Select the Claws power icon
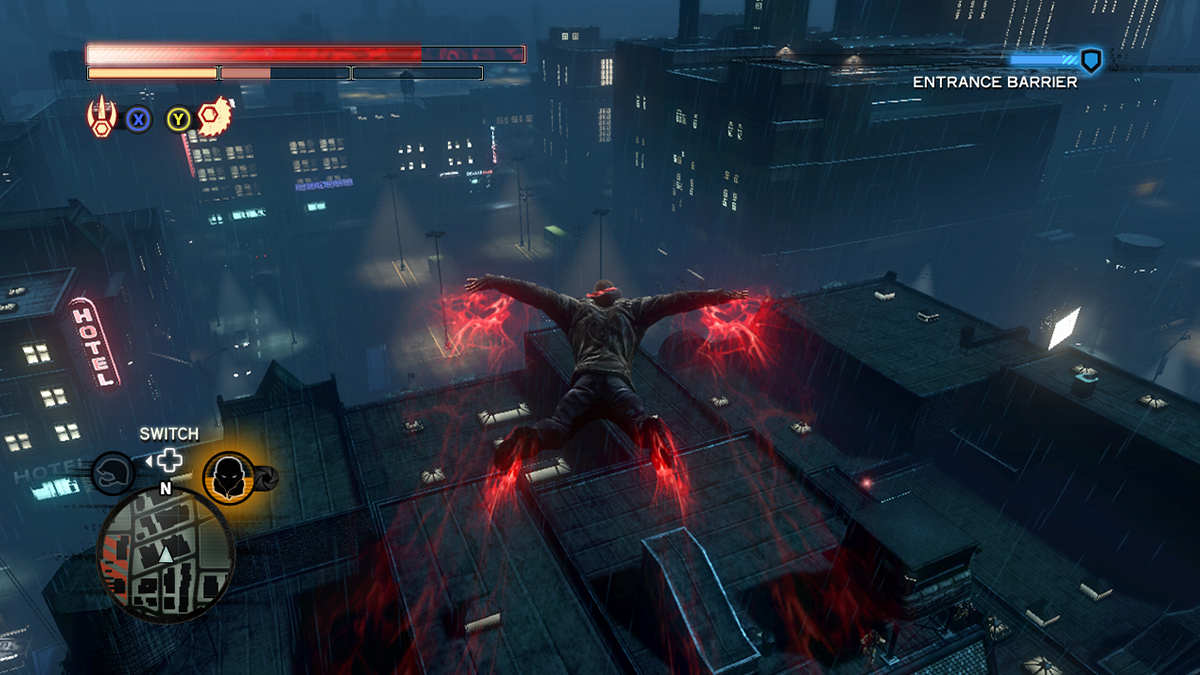Image resolution: width=1200 pixels, height=675 pixels. [102, 118]
